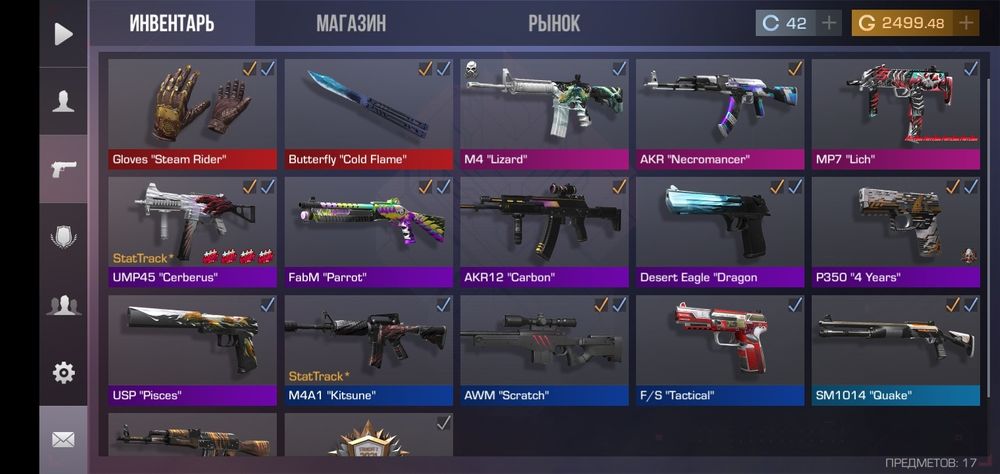
Task: Pick the Desert Eagle "Dragon" pistol
Action: coord(720,230)
